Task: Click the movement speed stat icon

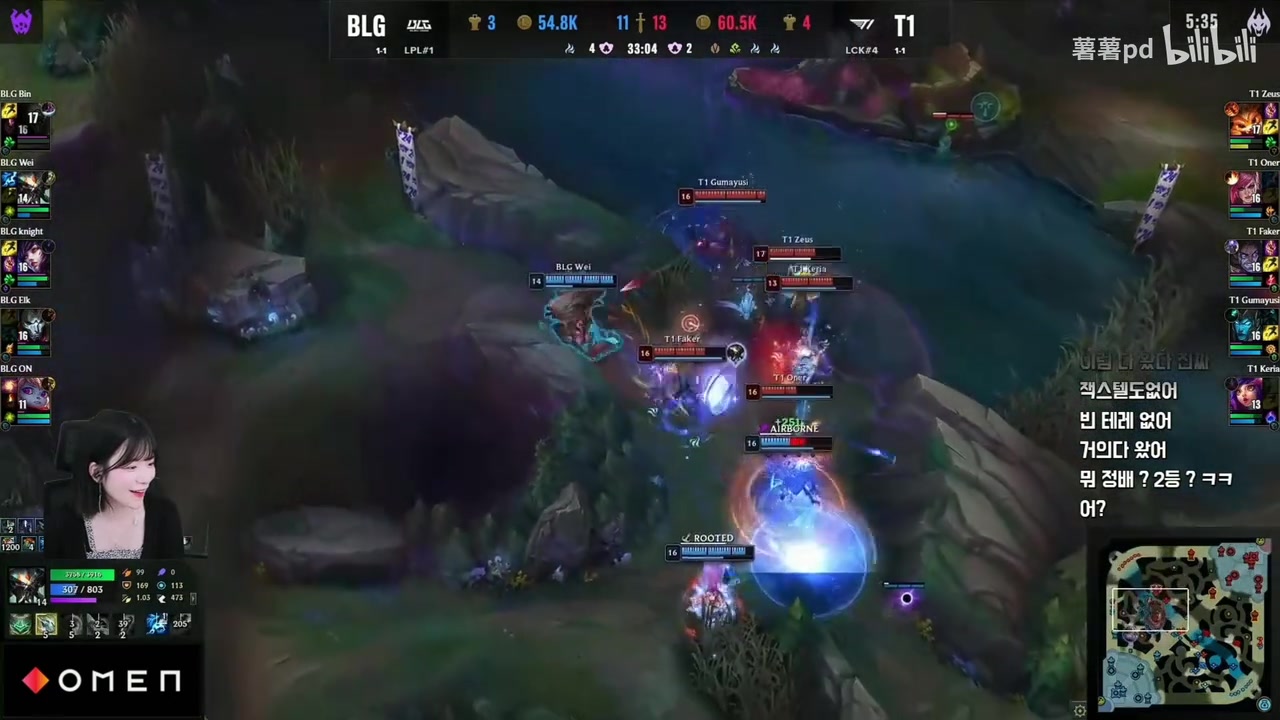Action: 160,598
